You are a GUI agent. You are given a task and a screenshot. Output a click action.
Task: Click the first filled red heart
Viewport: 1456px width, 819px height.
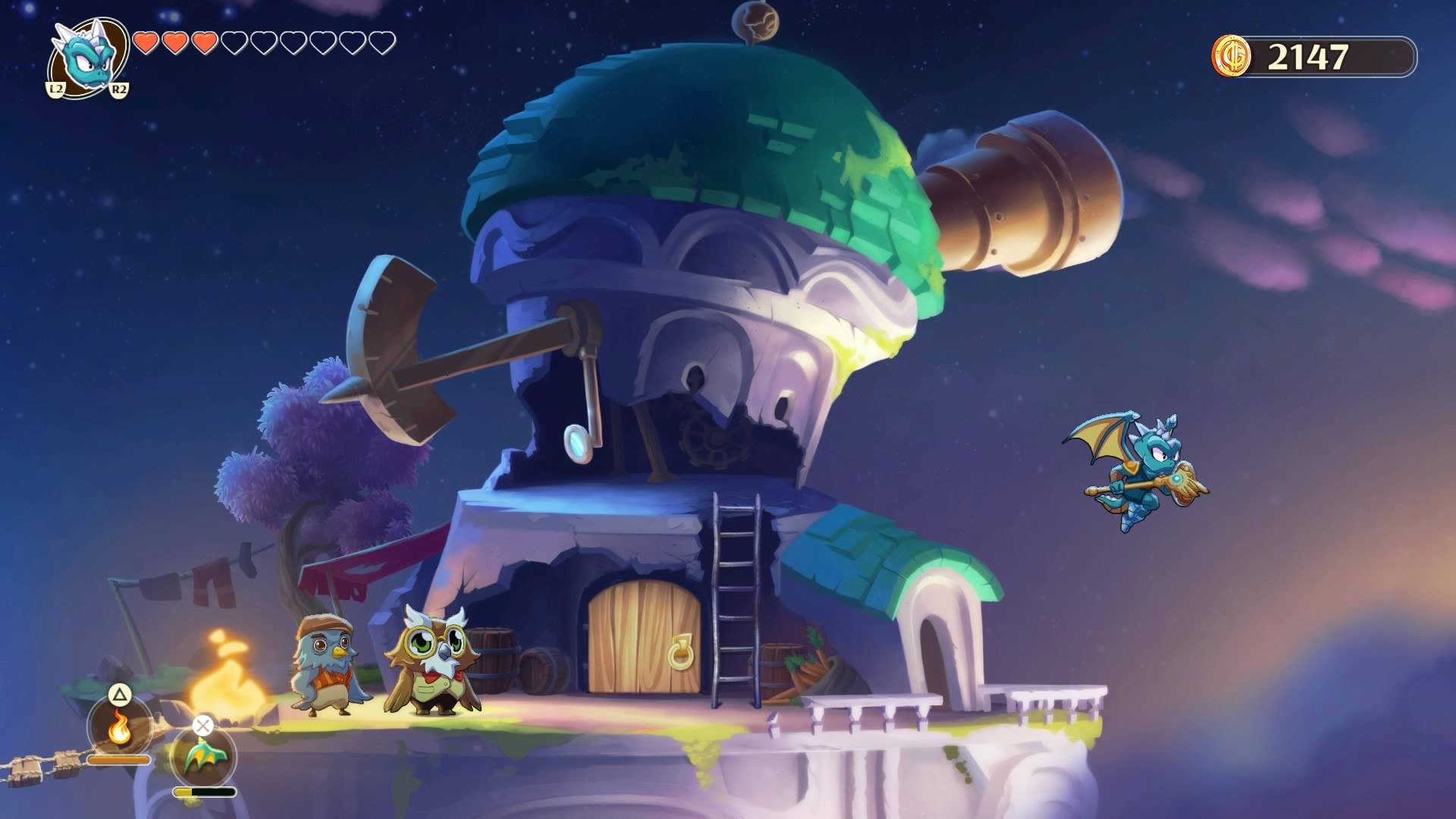pos(146,43)
